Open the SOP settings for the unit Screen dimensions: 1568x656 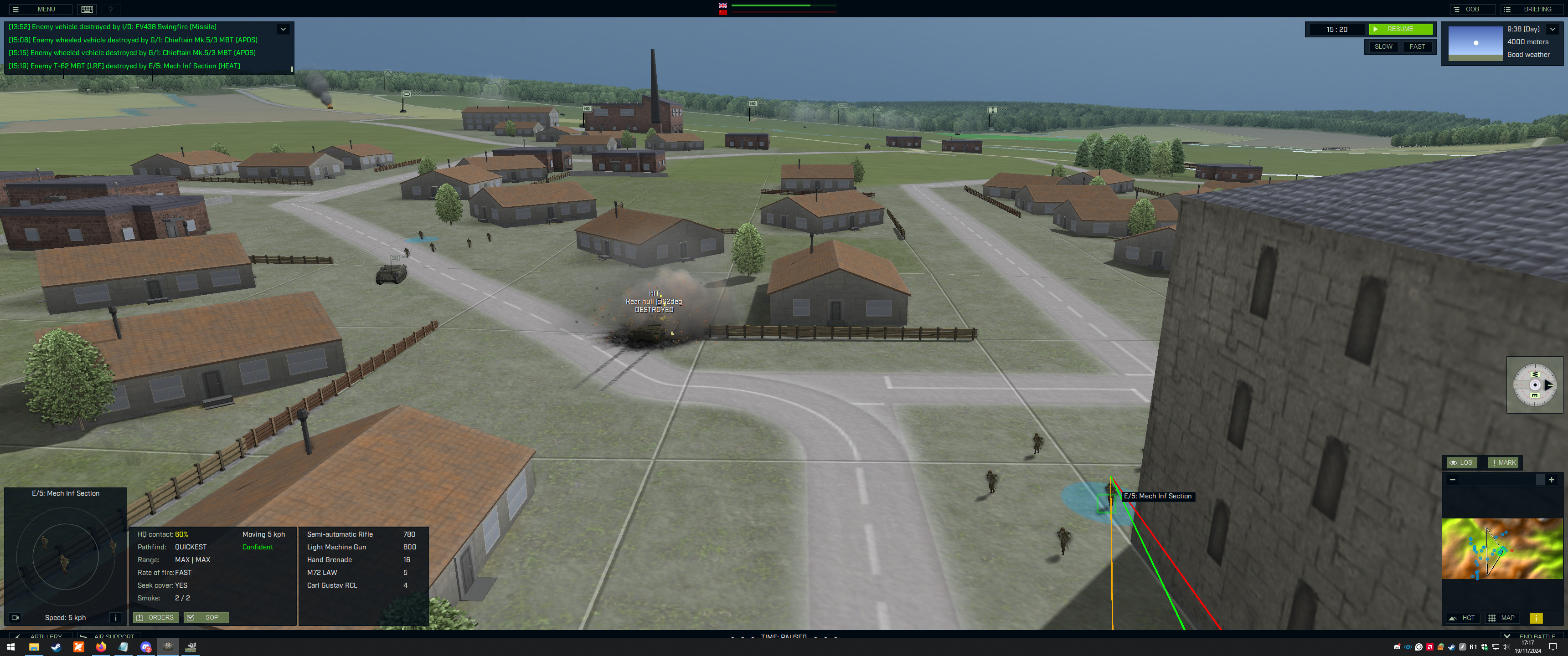[206, 618]
